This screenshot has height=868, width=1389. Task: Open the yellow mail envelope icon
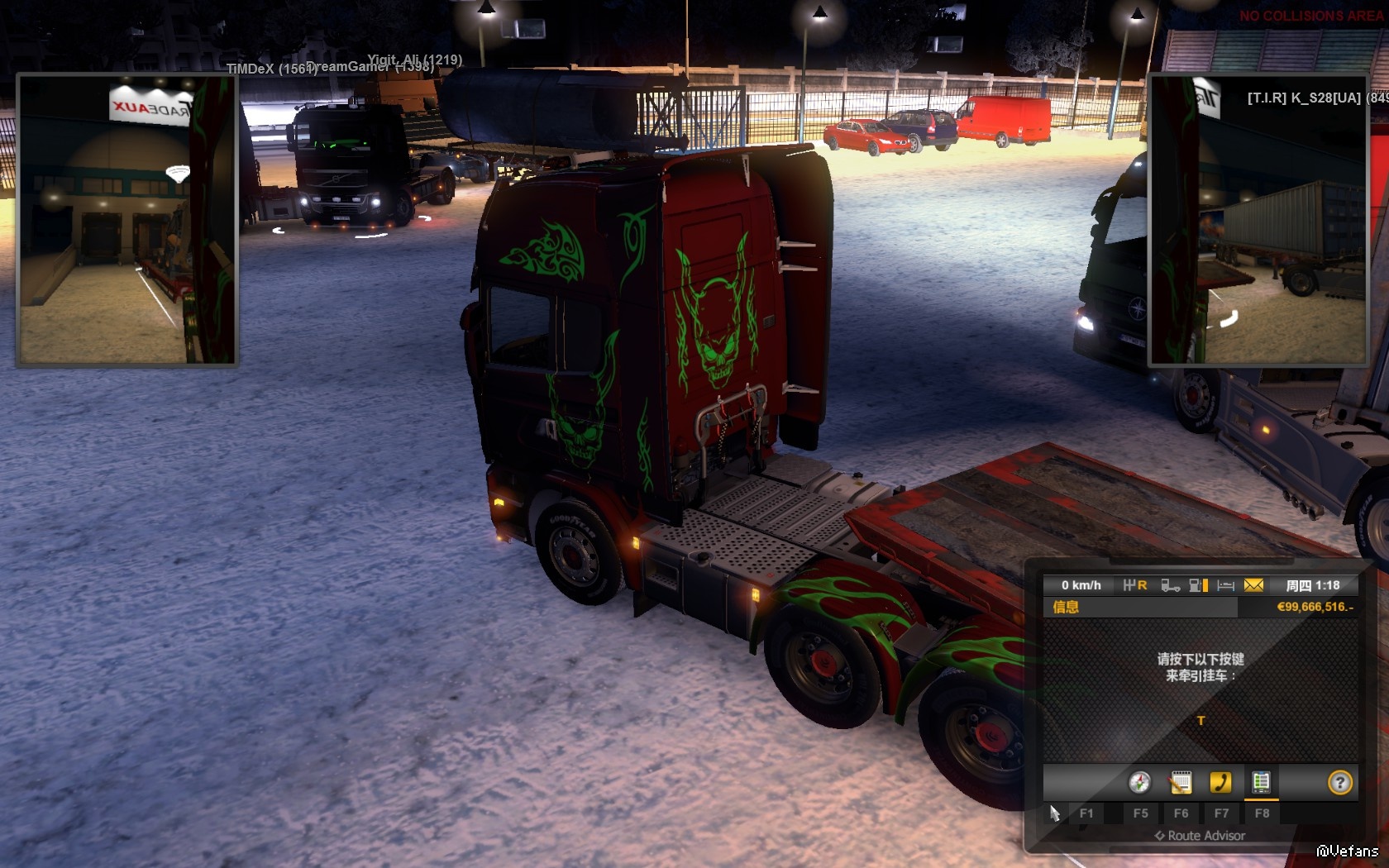(x=1253, y=585)
